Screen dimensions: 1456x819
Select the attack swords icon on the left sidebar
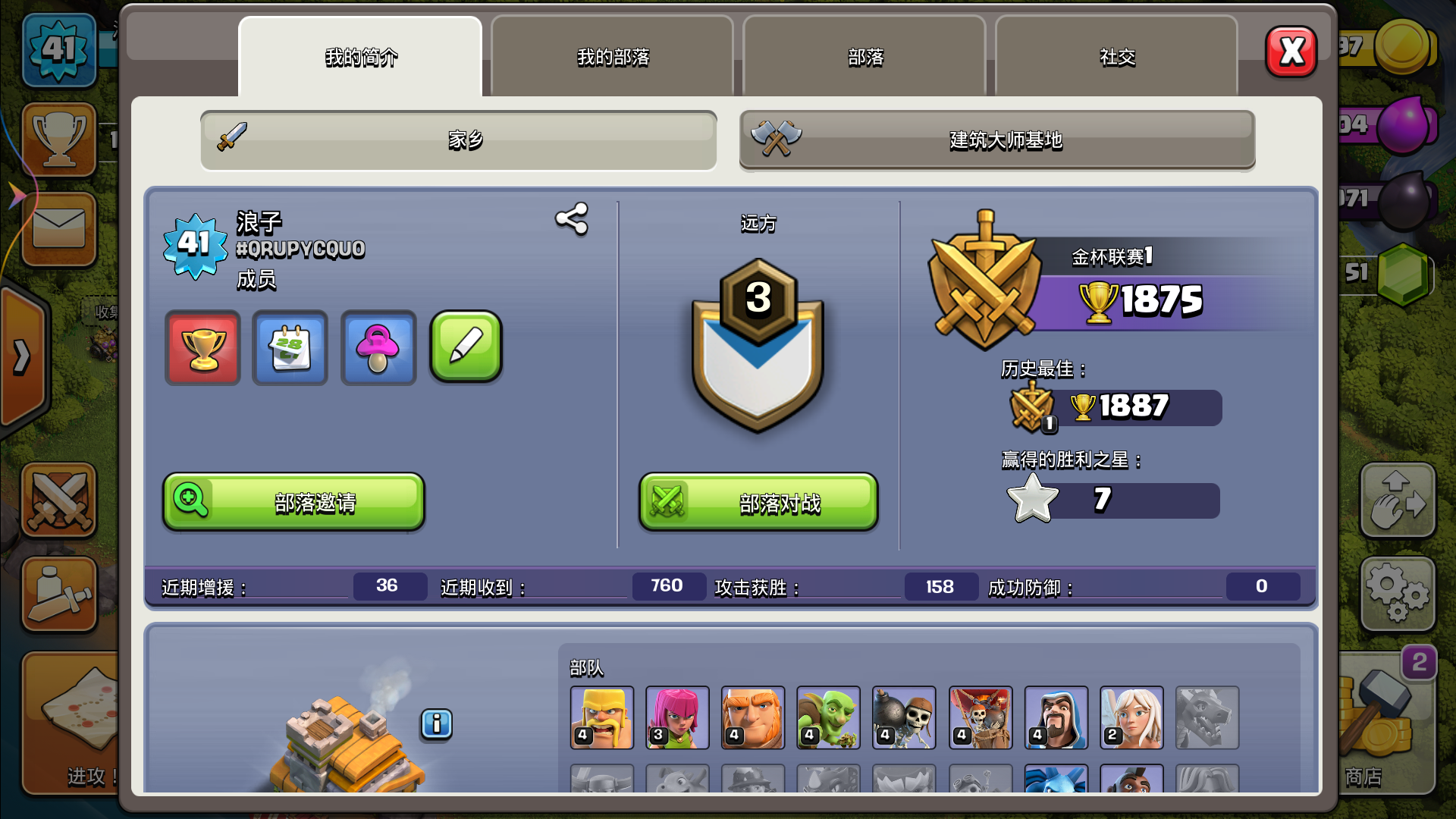click(x=59, y=500)
